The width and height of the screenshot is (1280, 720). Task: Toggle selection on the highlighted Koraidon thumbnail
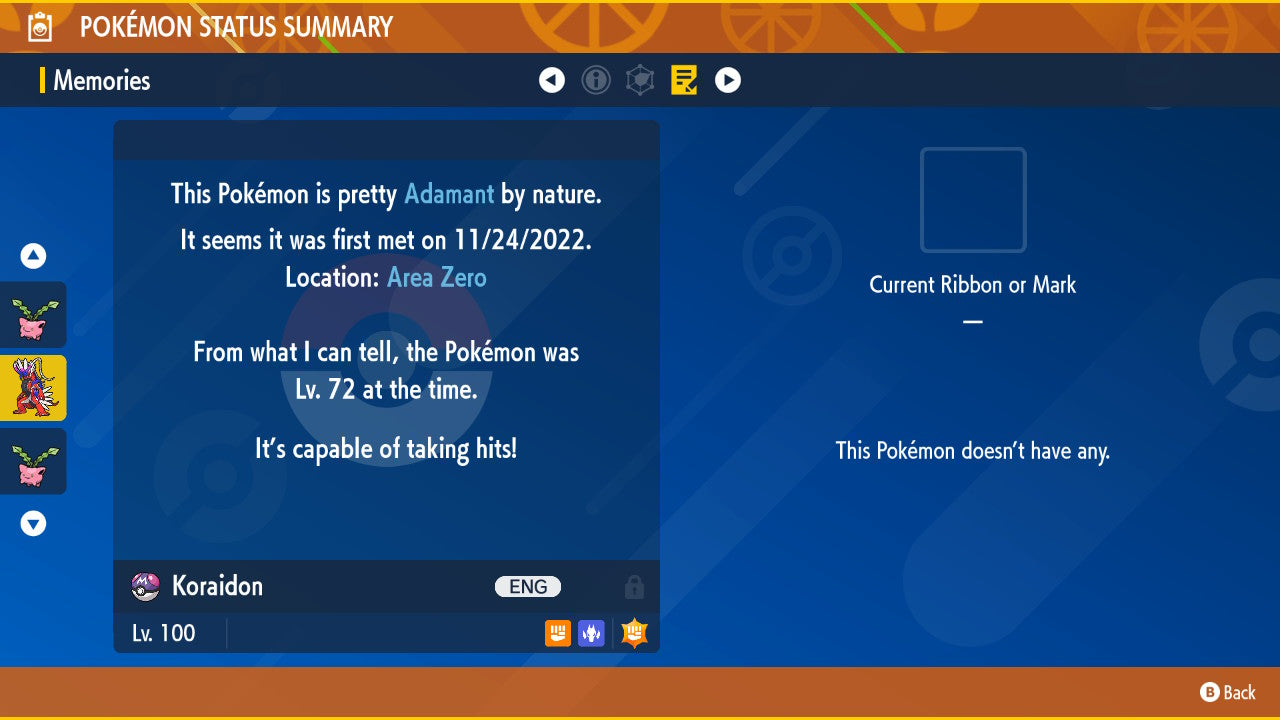pos(33,387)
